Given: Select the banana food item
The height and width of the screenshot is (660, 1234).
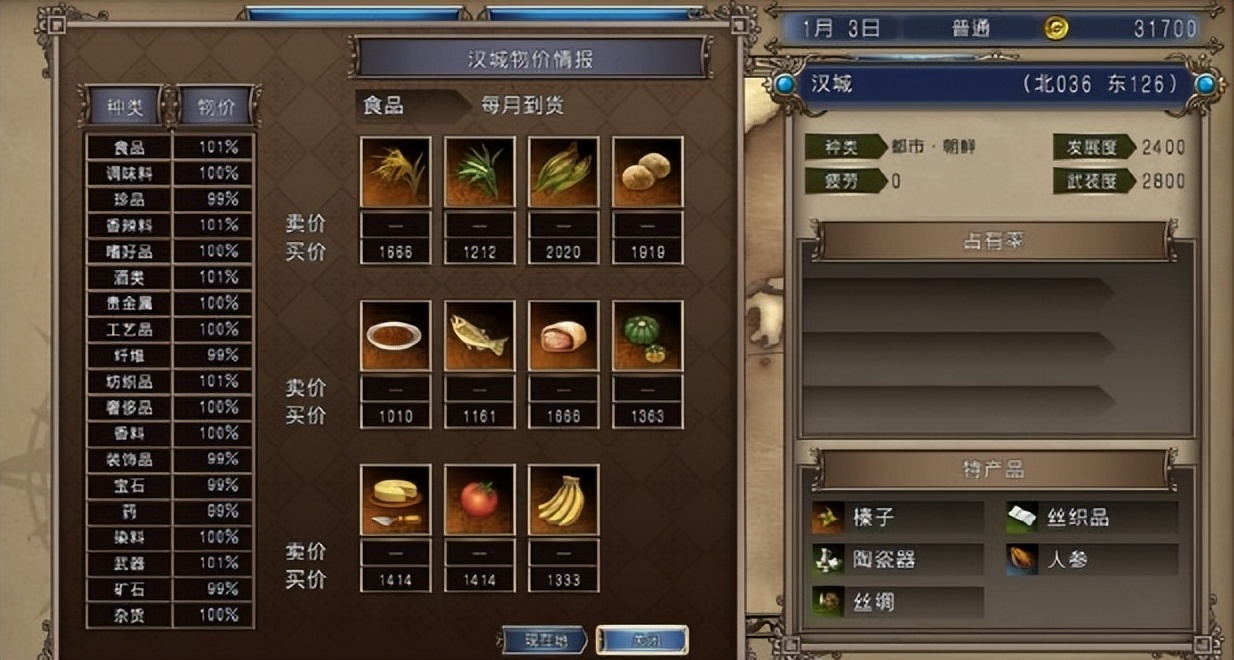Looking at the screenshot, I should pos(563,499).
